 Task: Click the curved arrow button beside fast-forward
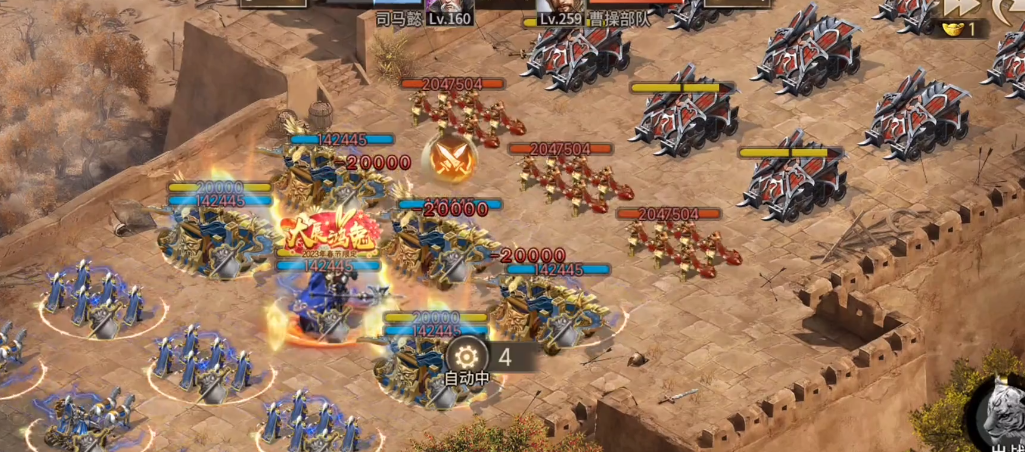click(1008, 8)
